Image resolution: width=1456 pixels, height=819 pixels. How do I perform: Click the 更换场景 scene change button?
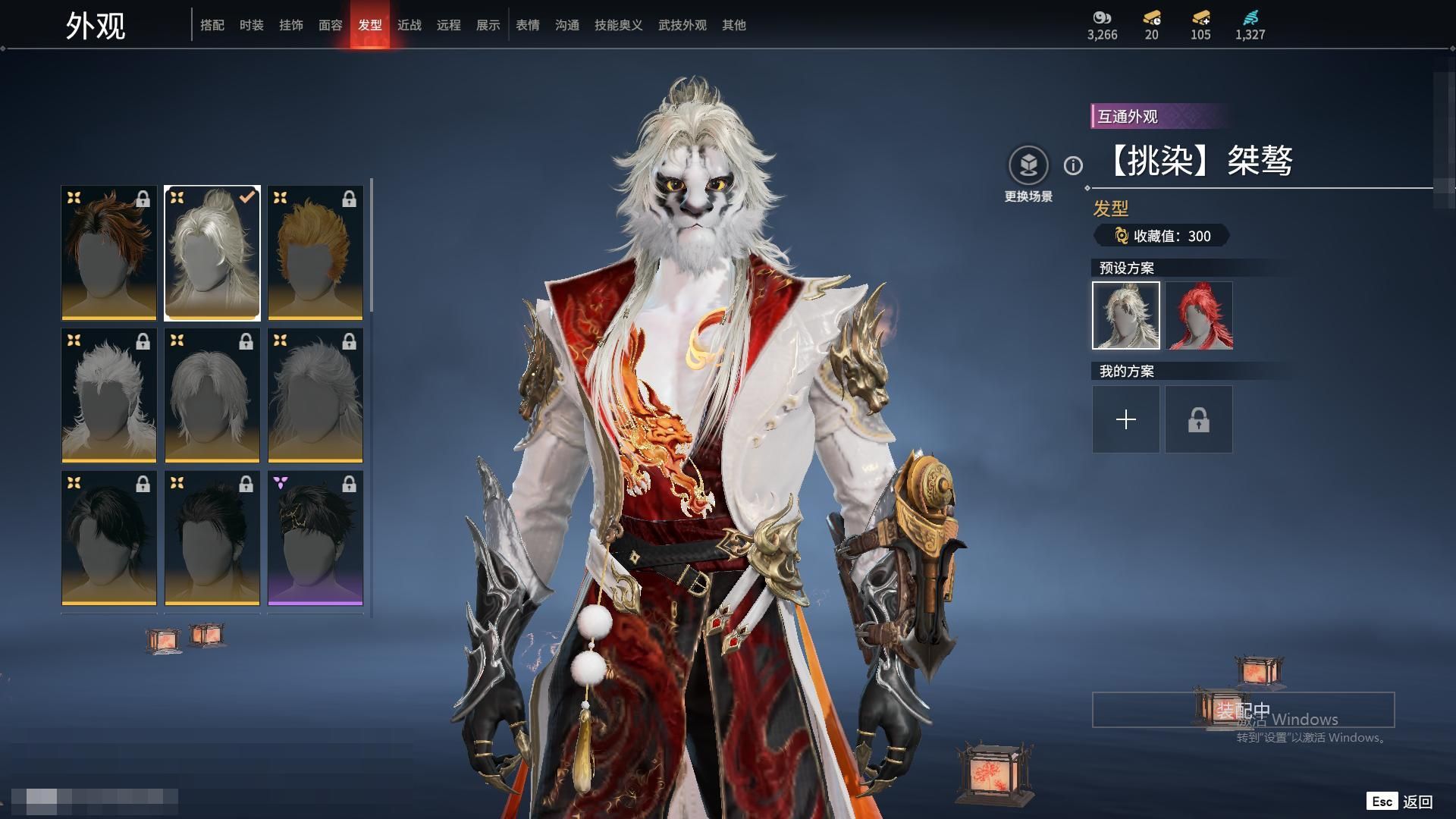(x=1028, y=165)
